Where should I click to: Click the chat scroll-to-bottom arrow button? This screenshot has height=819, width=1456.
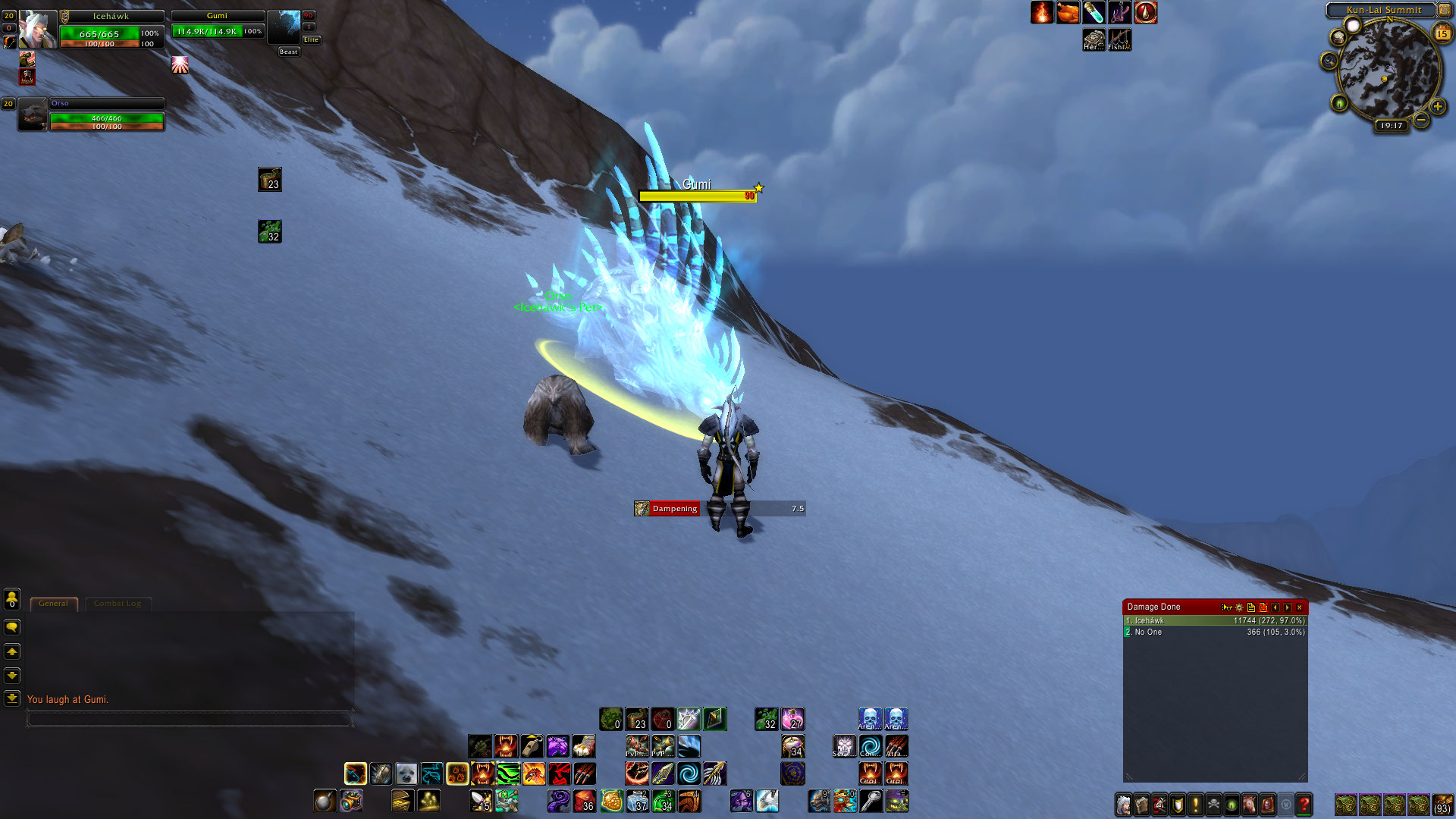[x=12, y=698]
